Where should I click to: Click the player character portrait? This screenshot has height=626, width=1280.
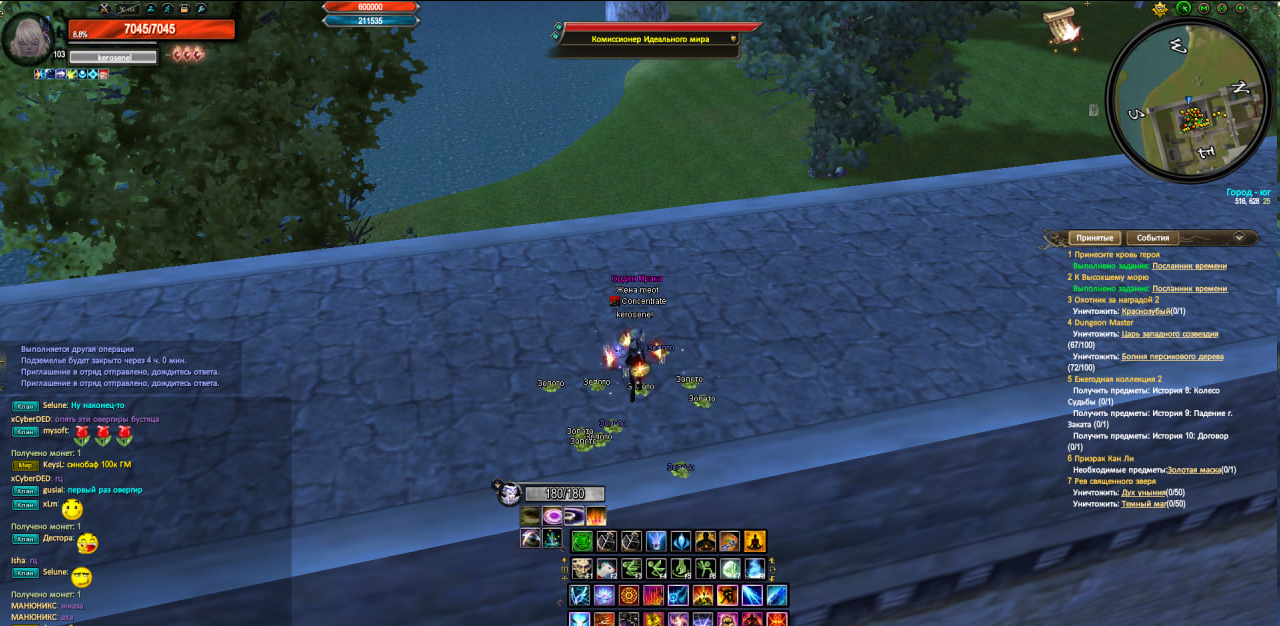[27, 39]
